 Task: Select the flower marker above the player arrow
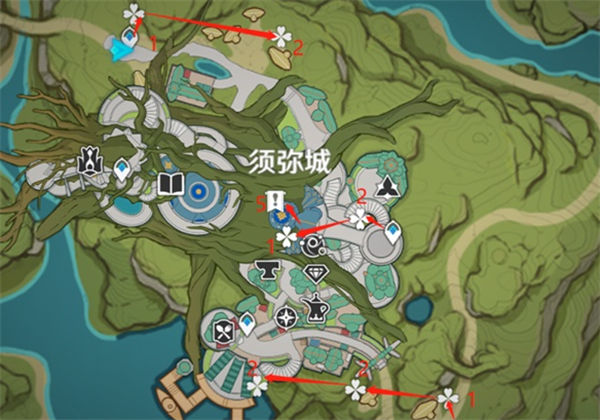coord(132,13)
